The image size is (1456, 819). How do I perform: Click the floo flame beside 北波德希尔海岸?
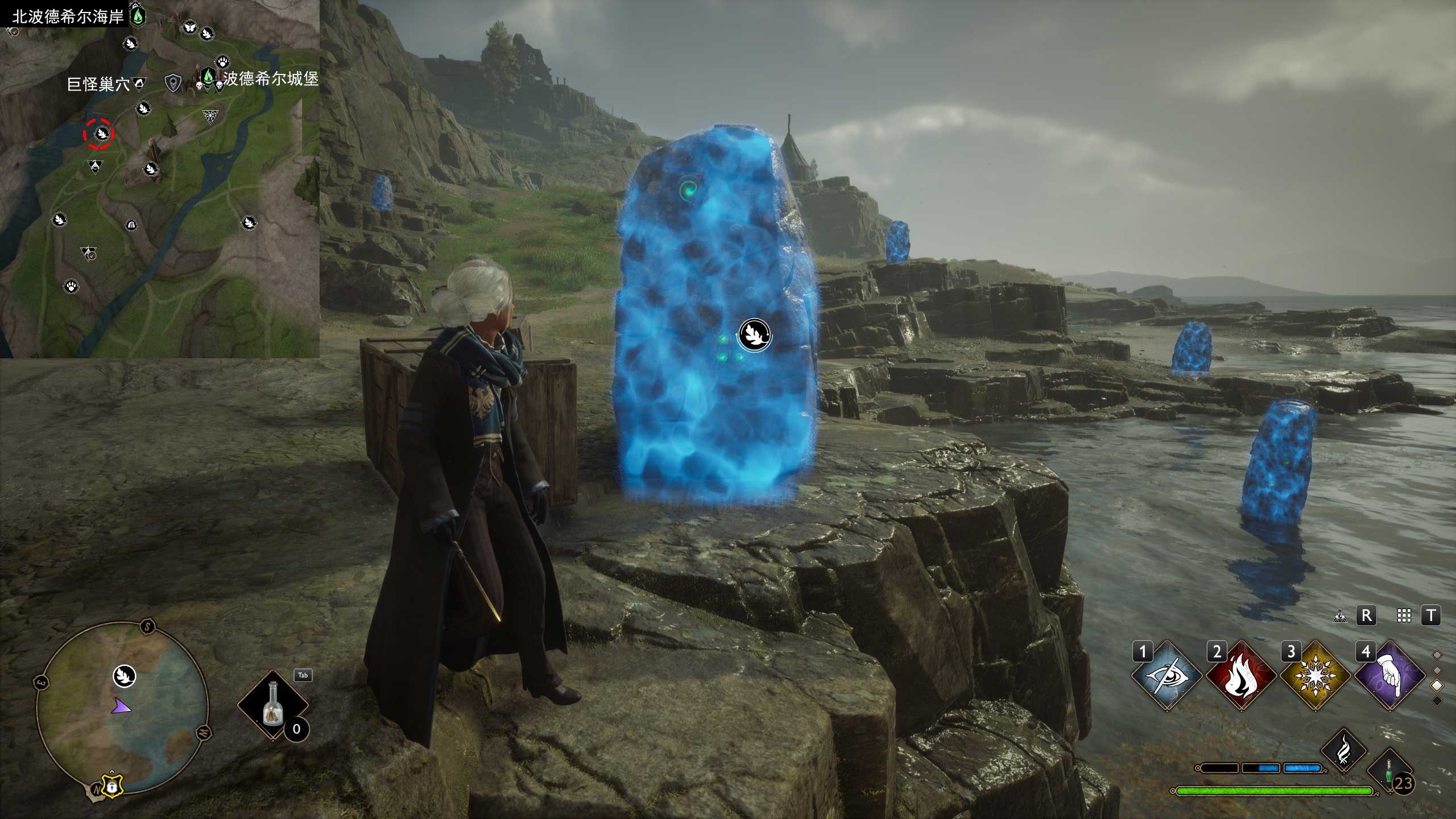click(x=138, y=15)
